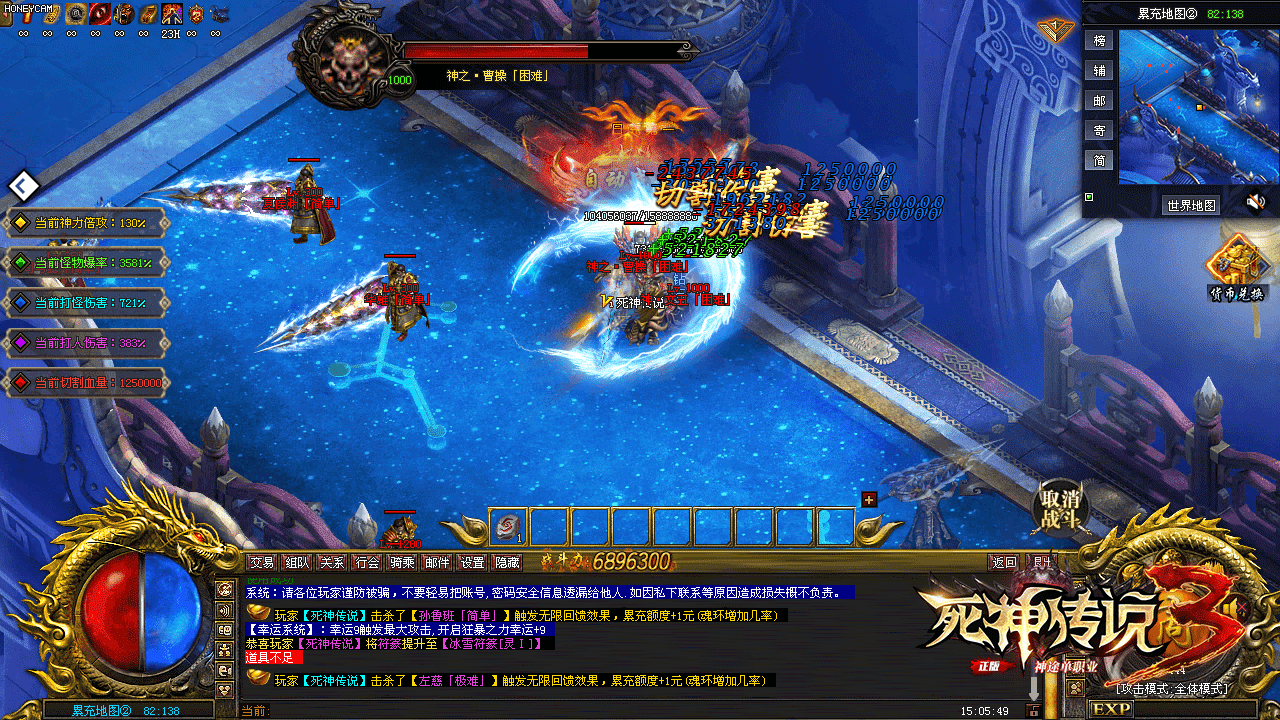The width and height of the screenshot is (1280, 720).
Task: Open the 世界地图 world map
Action: (1191, 205)
